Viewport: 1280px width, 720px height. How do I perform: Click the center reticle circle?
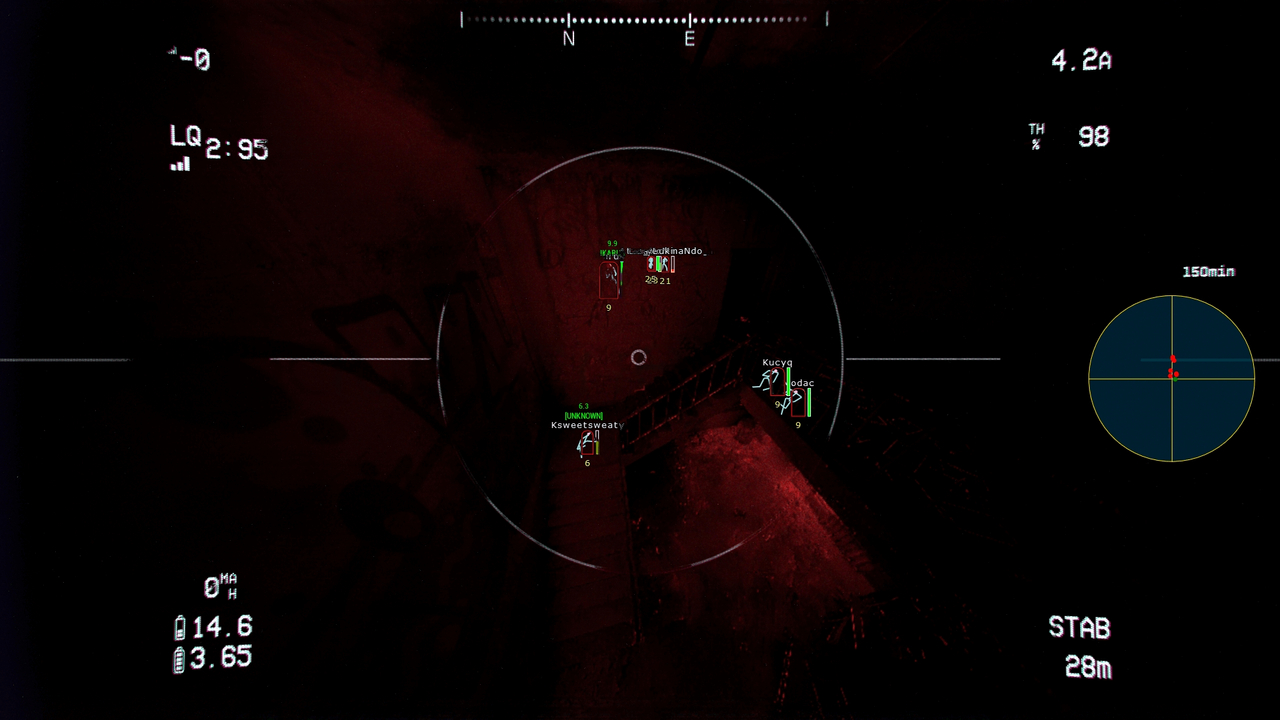[x=639, y=356]
